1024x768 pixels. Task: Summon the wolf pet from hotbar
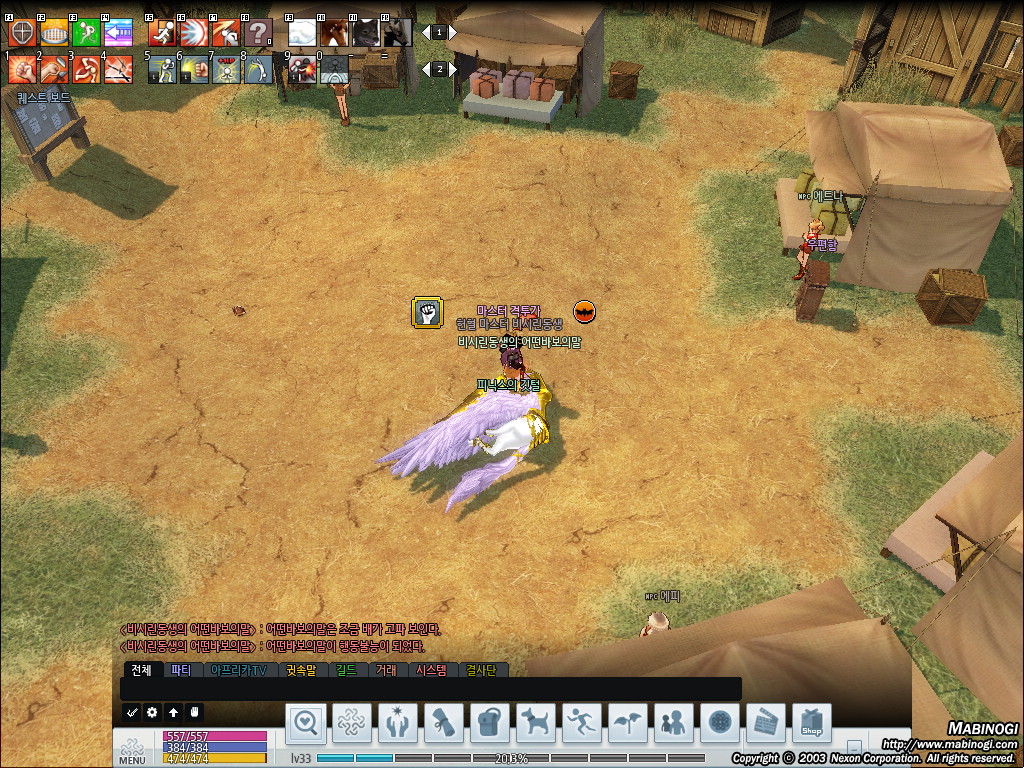click(x=366, y=32)
